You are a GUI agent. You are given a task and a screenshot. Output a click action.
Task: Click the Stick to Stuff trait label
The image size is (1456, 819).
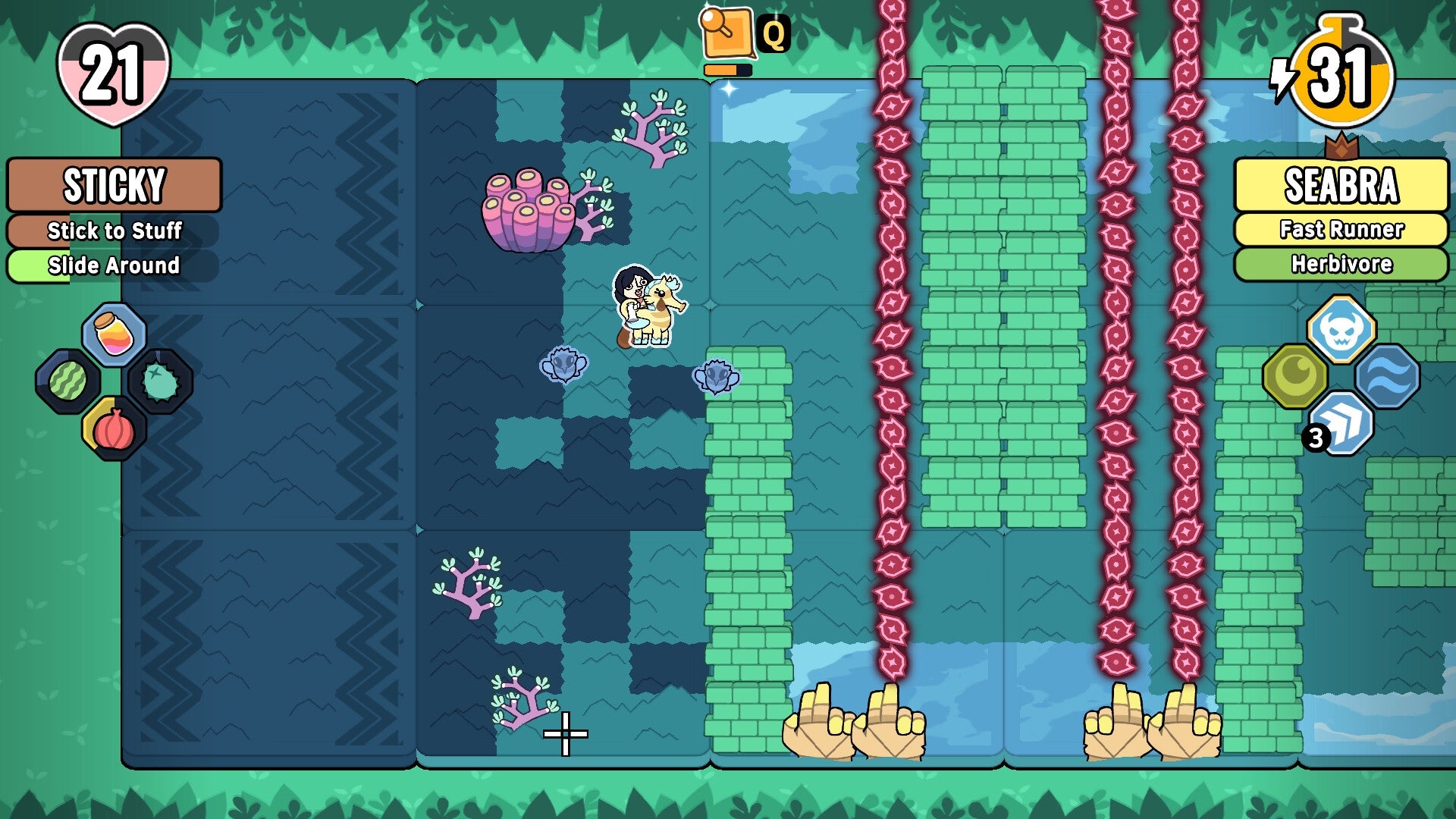click(x=114, y=231)
